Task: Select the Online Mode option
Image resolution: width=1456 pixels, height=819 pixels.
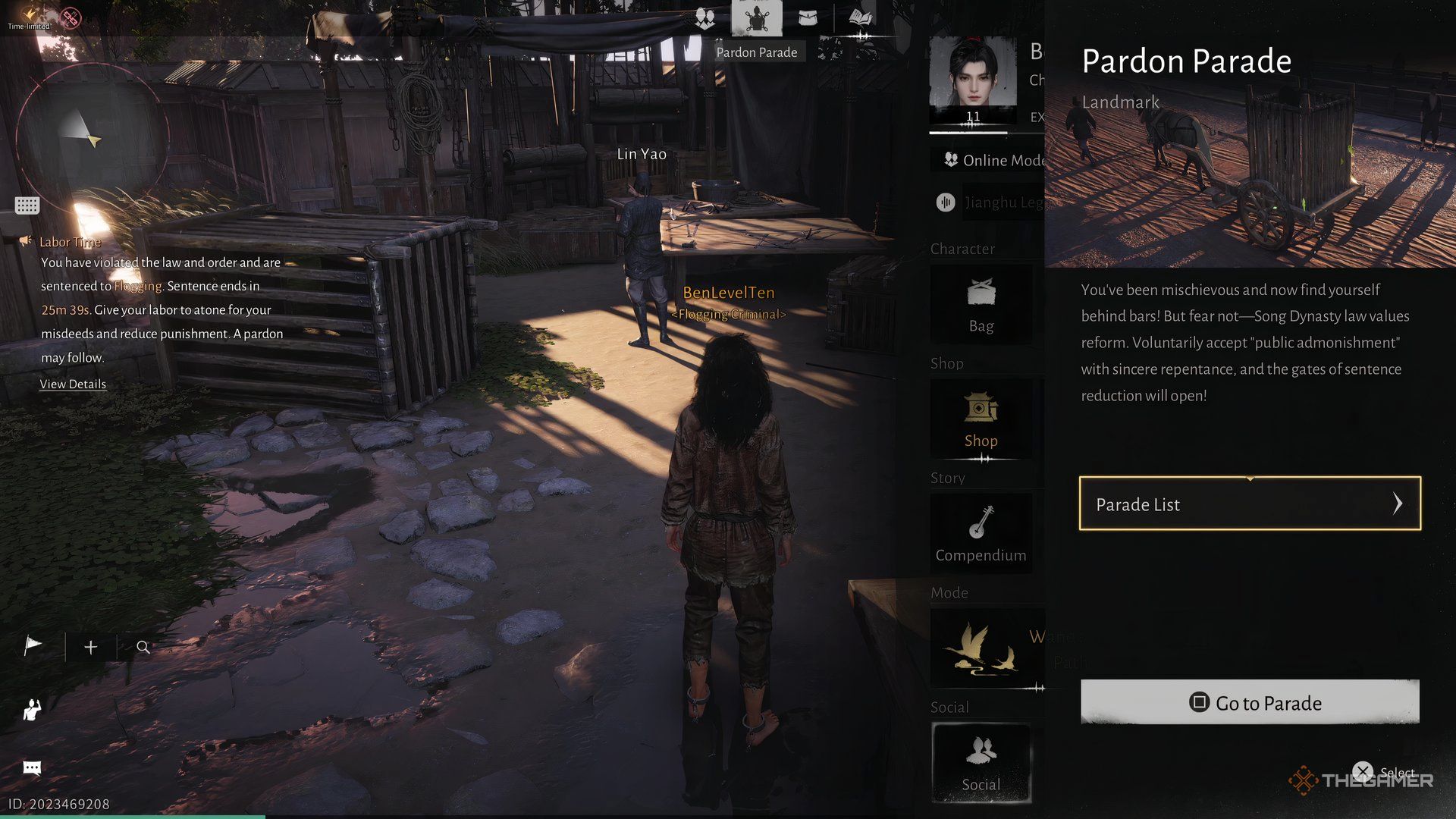Action: (x=993, y=160)
